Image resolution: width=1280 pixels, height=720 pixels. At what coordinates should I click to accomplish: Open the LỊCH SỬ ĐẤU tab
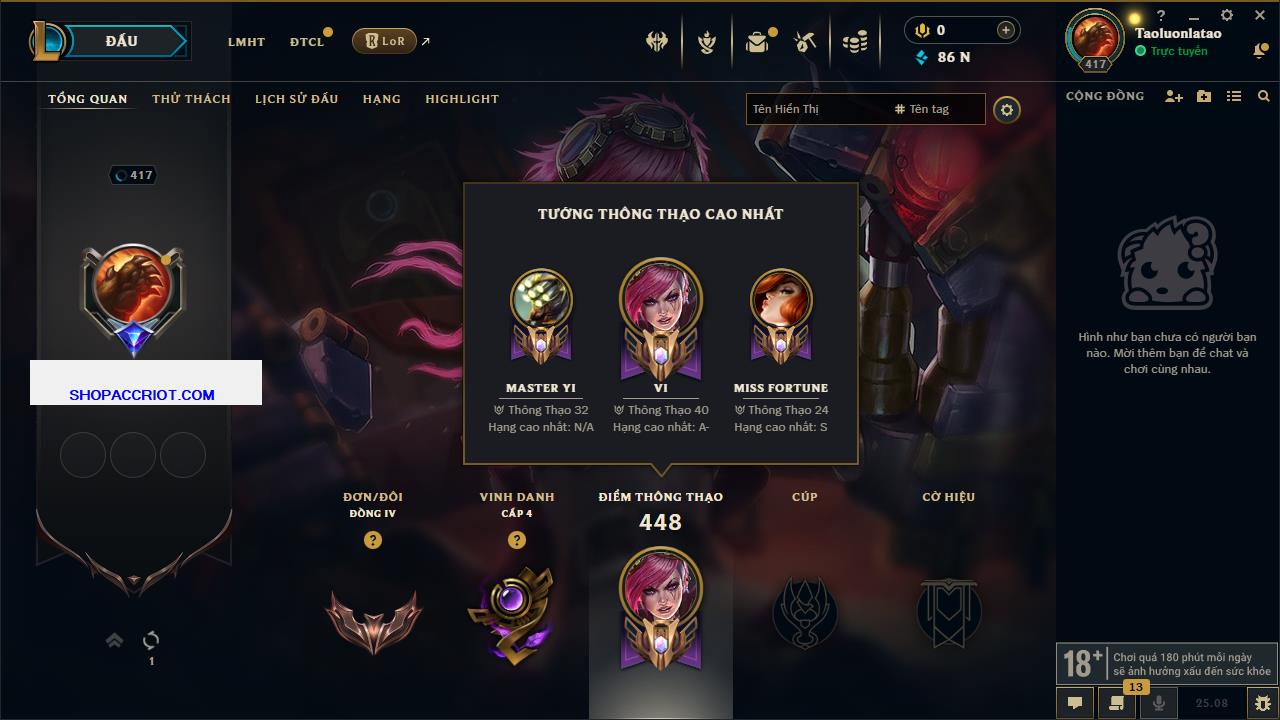(296, 99)
